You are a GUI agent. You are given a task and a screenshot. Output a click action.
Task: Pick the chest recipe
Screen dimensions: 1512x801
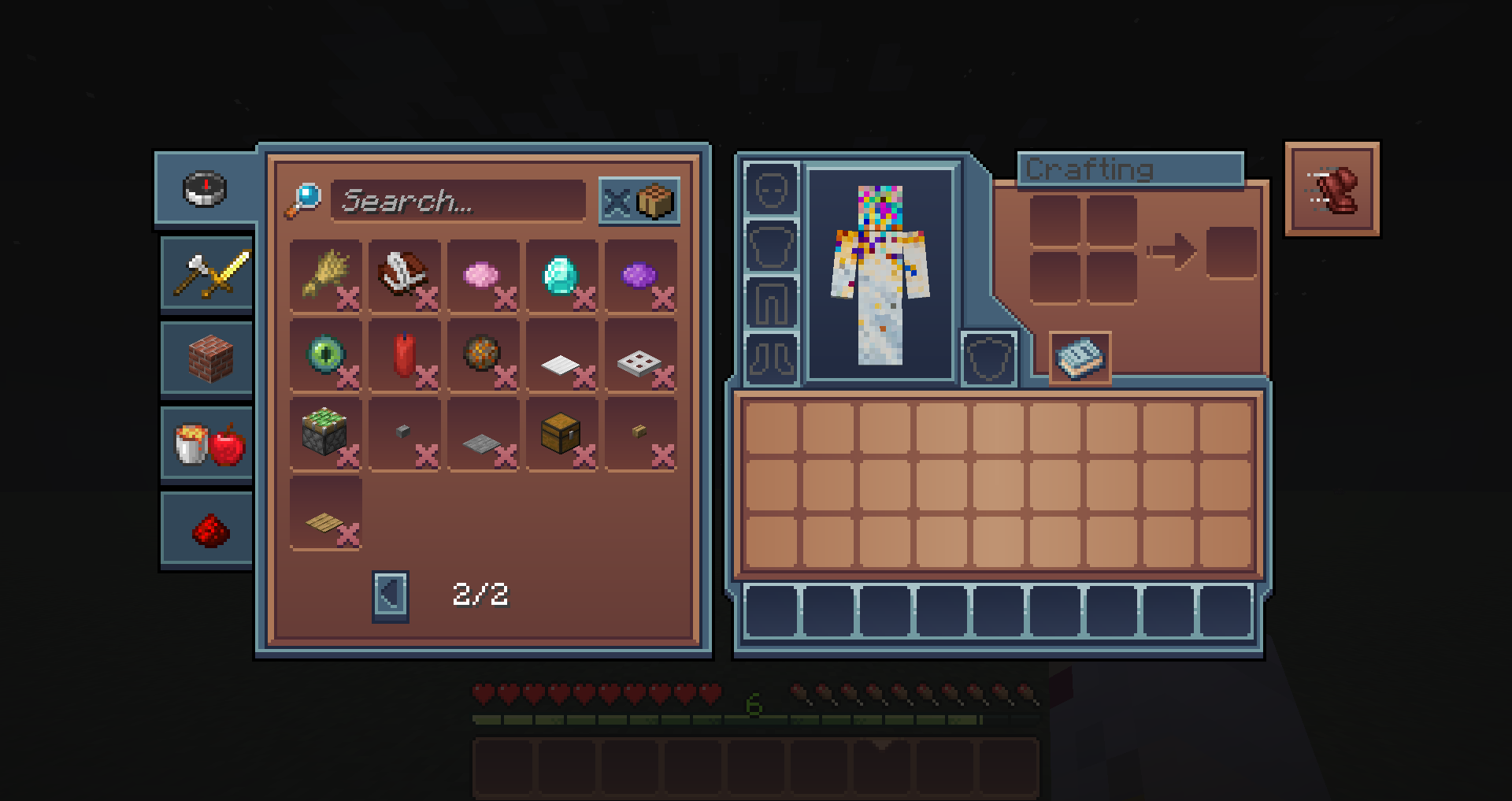(x=561, y=433)
